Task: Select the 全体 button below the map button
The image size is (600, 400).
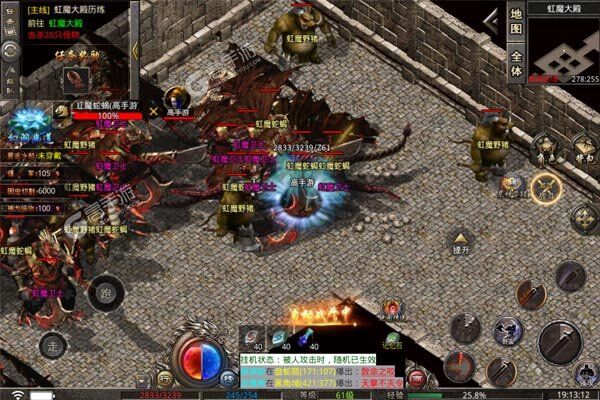Action: pos(516,58)
